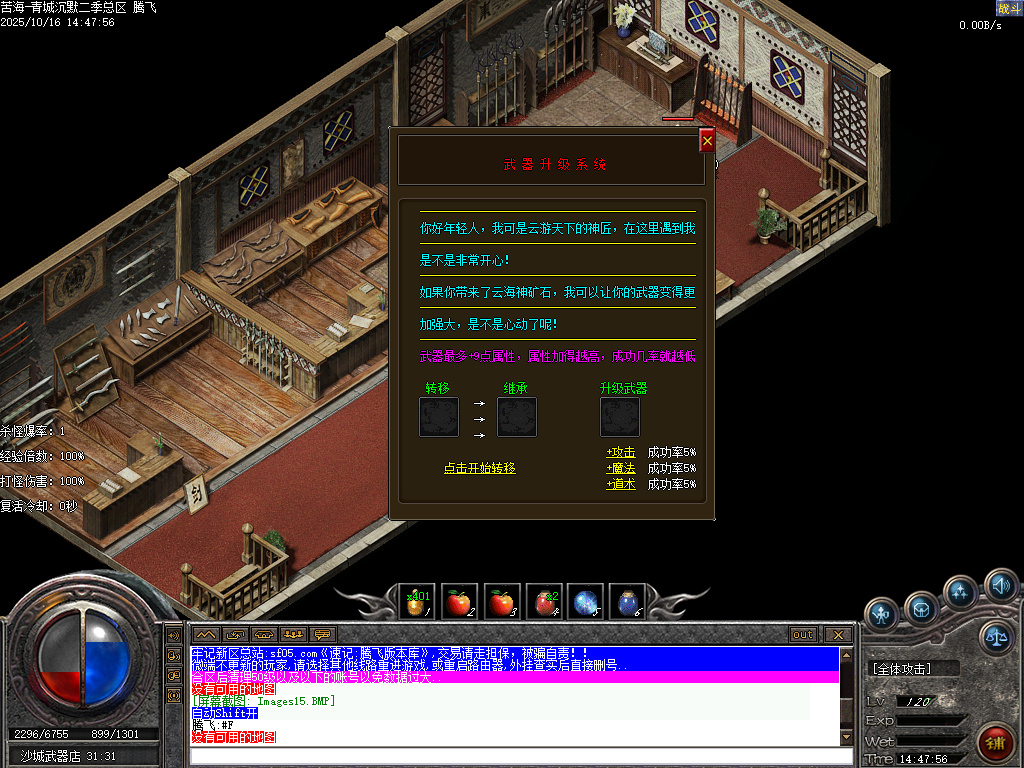
Task: Close the weapon upgrade system window
Action: click(x=707, y=142)
